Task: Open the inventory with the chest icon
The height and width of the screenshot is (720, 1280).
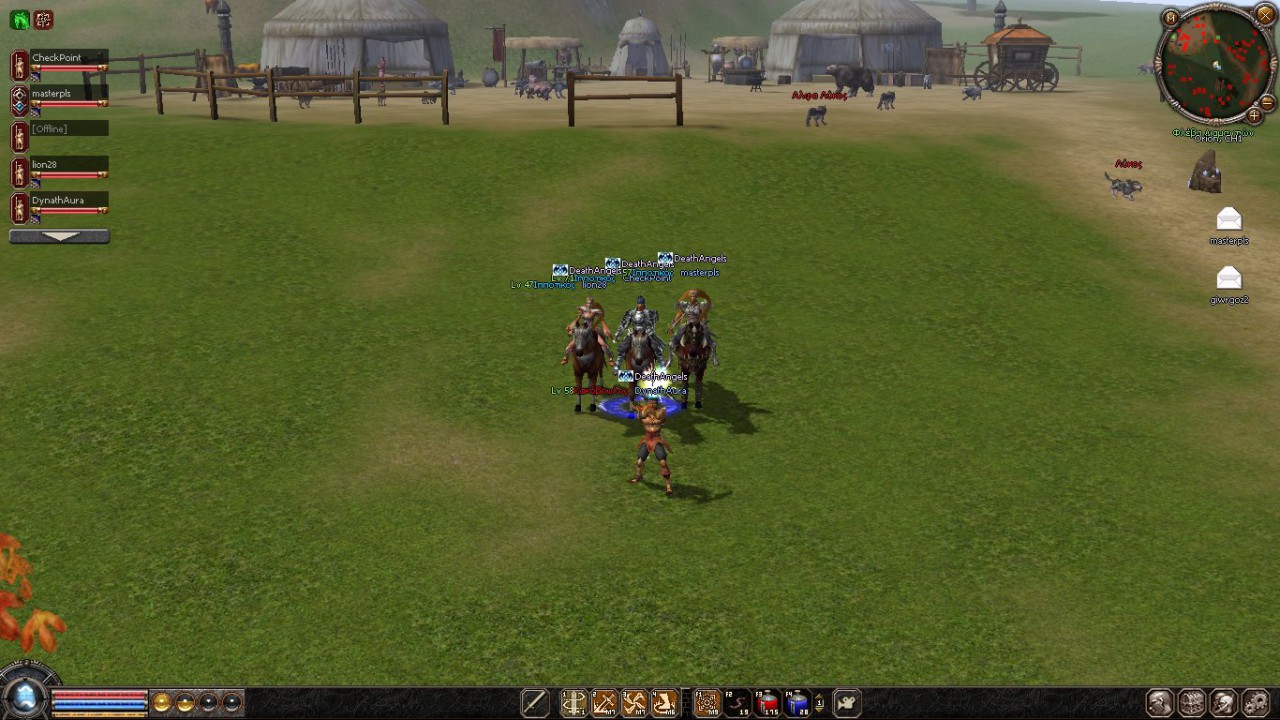Action: tap(1191, 703)
